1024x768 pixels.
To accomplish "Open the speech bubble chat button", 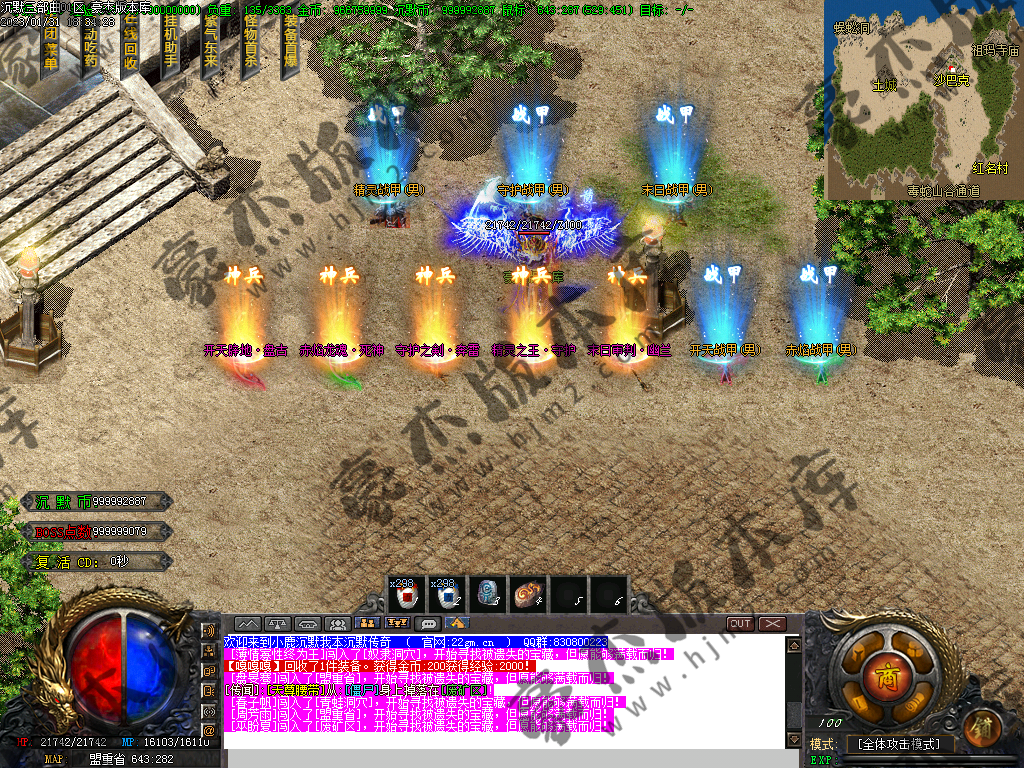I will (x=429, y=624).
